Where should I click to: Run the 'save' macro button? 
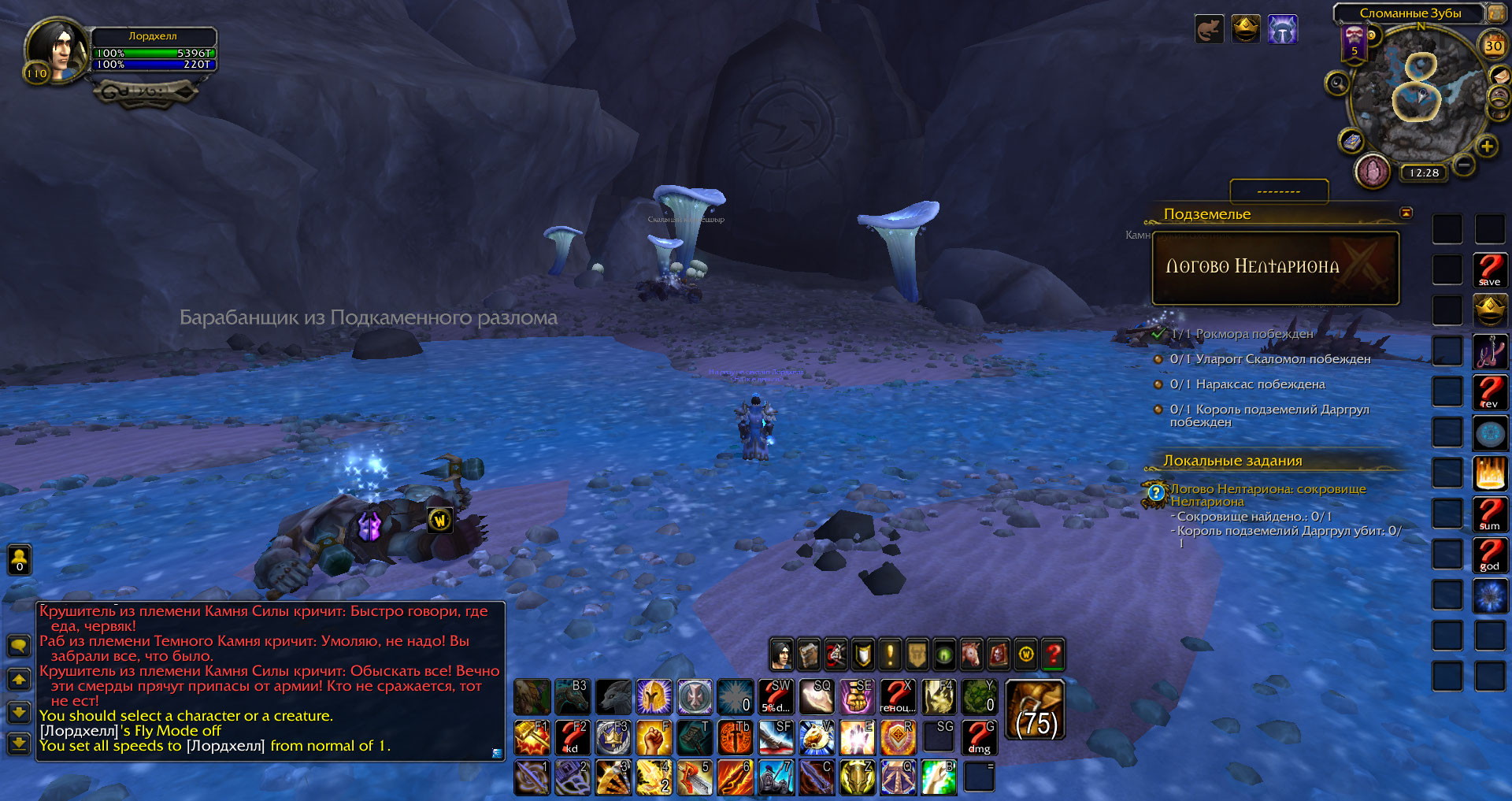(1489, 270)
